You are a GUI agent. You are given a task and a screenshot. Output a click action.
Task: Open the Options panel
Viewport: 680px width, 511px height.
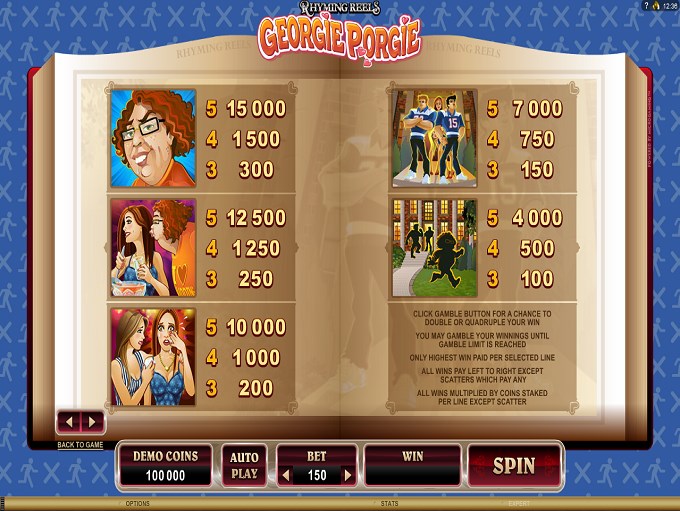(136, 505)
